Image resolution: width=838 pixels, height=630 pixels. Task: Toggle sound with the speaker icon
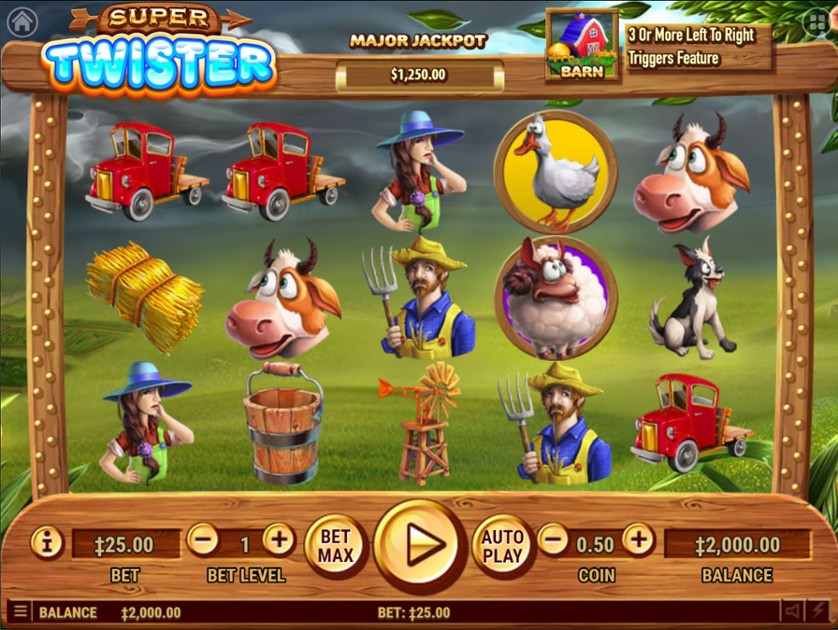[792, 610]
